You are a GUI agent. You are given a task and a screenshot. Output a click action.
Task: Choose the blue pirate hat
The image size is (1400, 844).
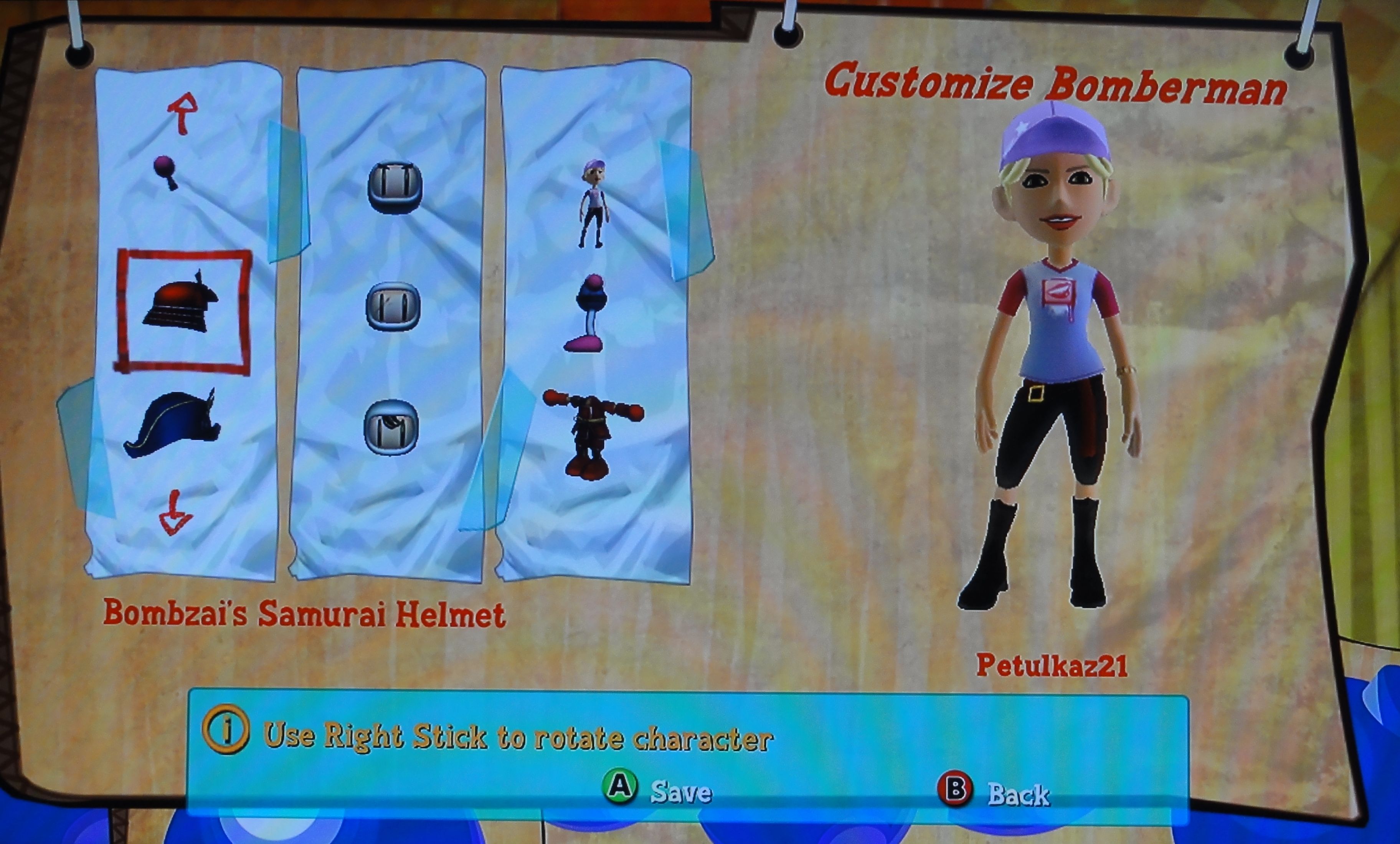pyautogui.click(x=172, y=424)
